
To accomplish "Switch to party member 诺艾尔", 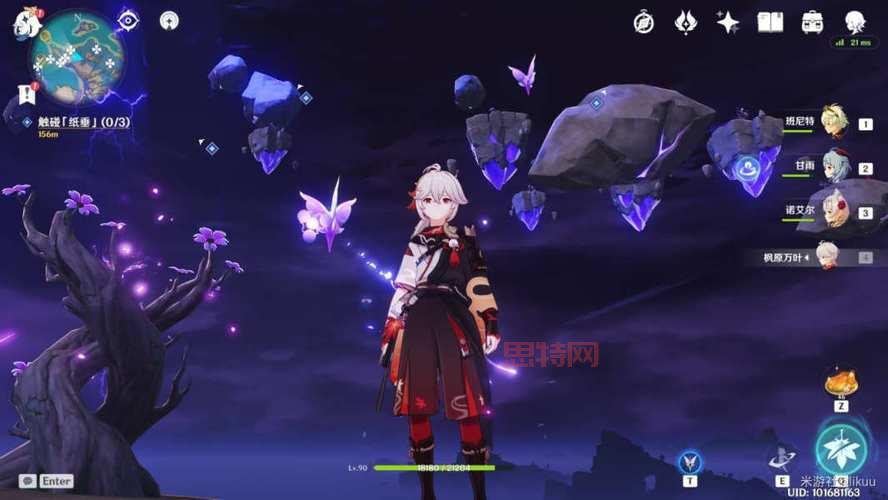I will click(832, 211).
